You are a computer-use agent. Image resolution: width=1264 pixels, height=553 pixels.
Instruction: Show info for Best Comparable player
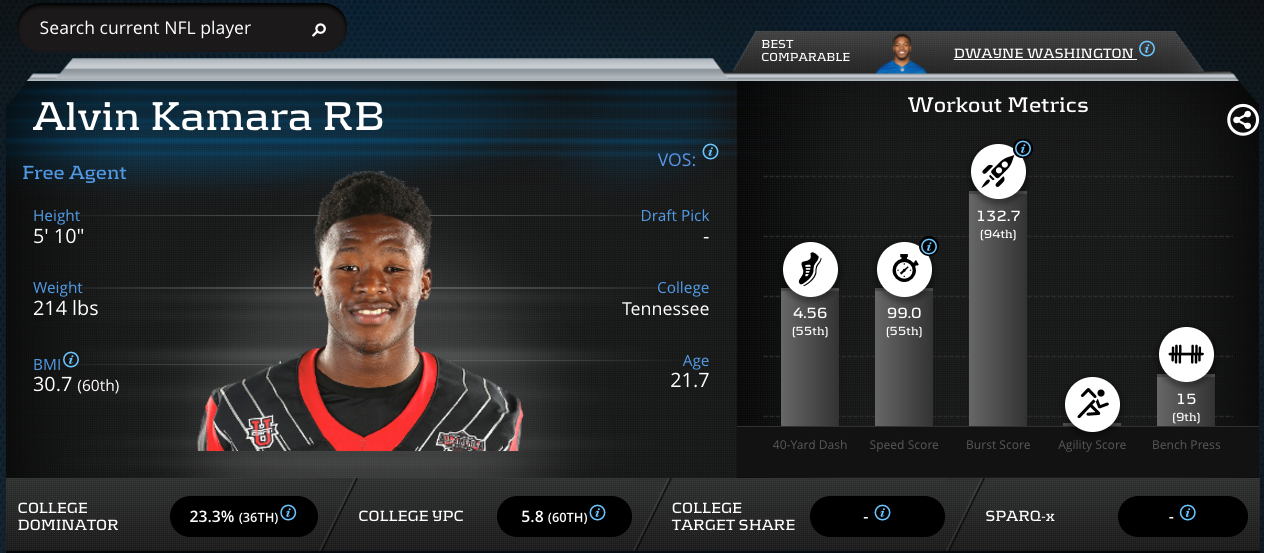(x=1147, y=48)
